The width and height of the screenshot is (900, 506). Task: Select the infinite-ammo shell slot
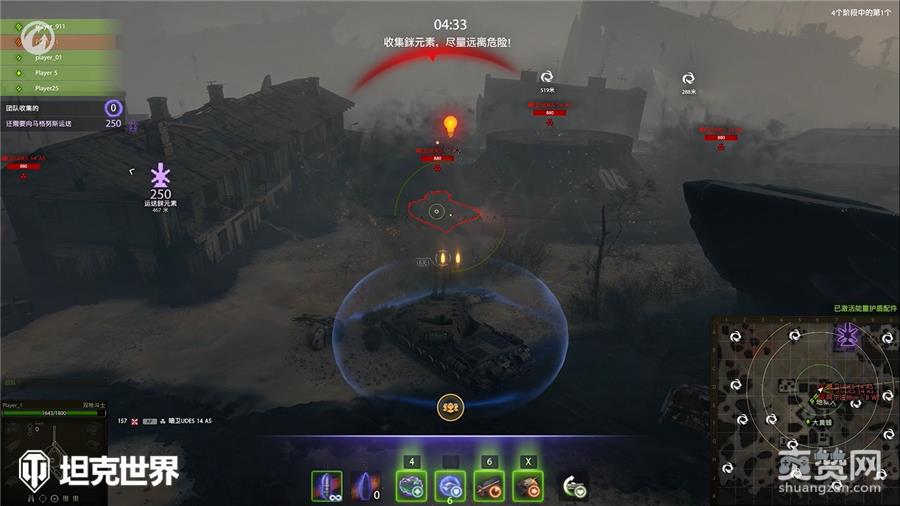pyautogui.click(x=326, y=486)
